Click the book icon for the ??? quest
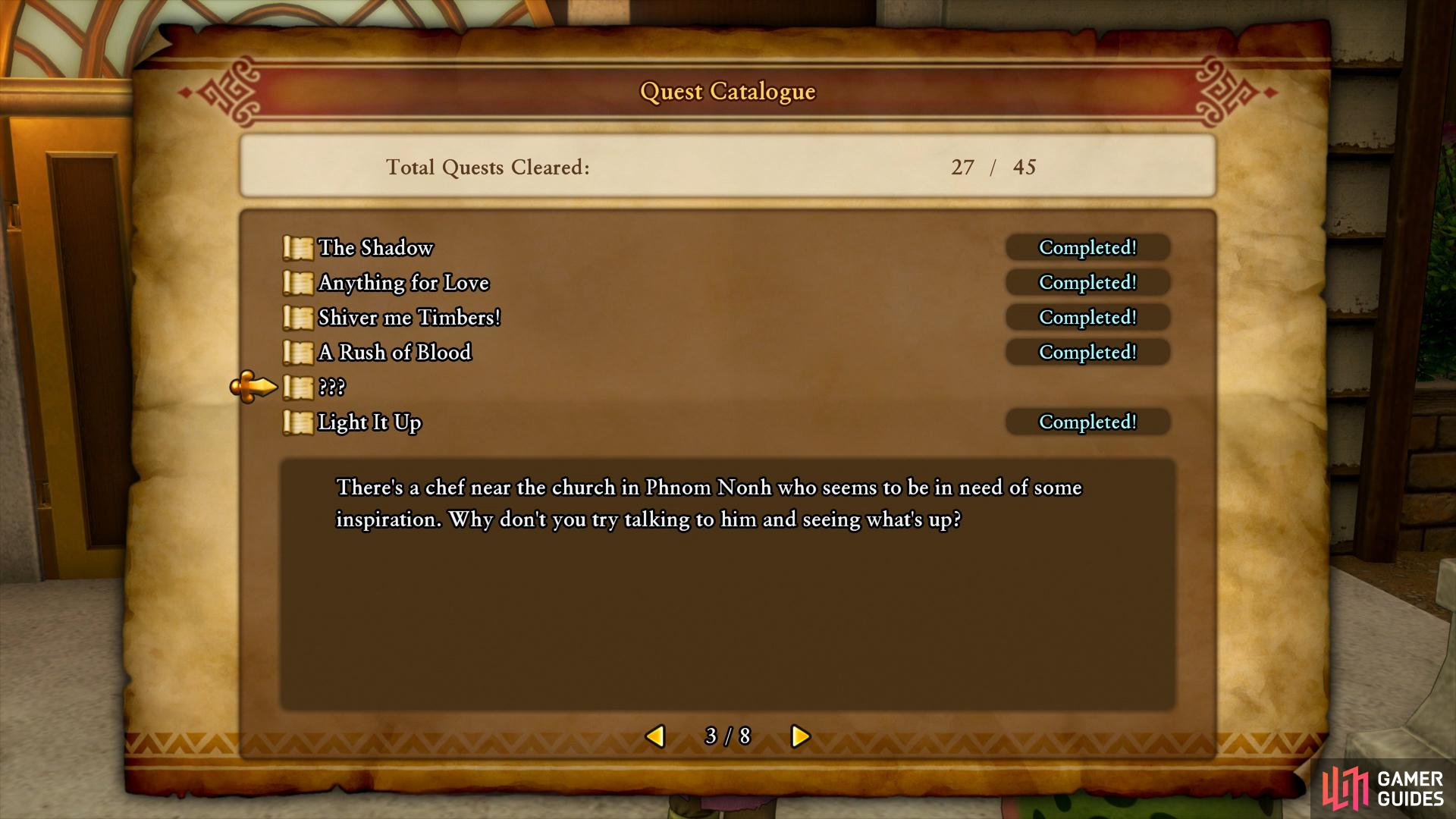 [297, 387]
